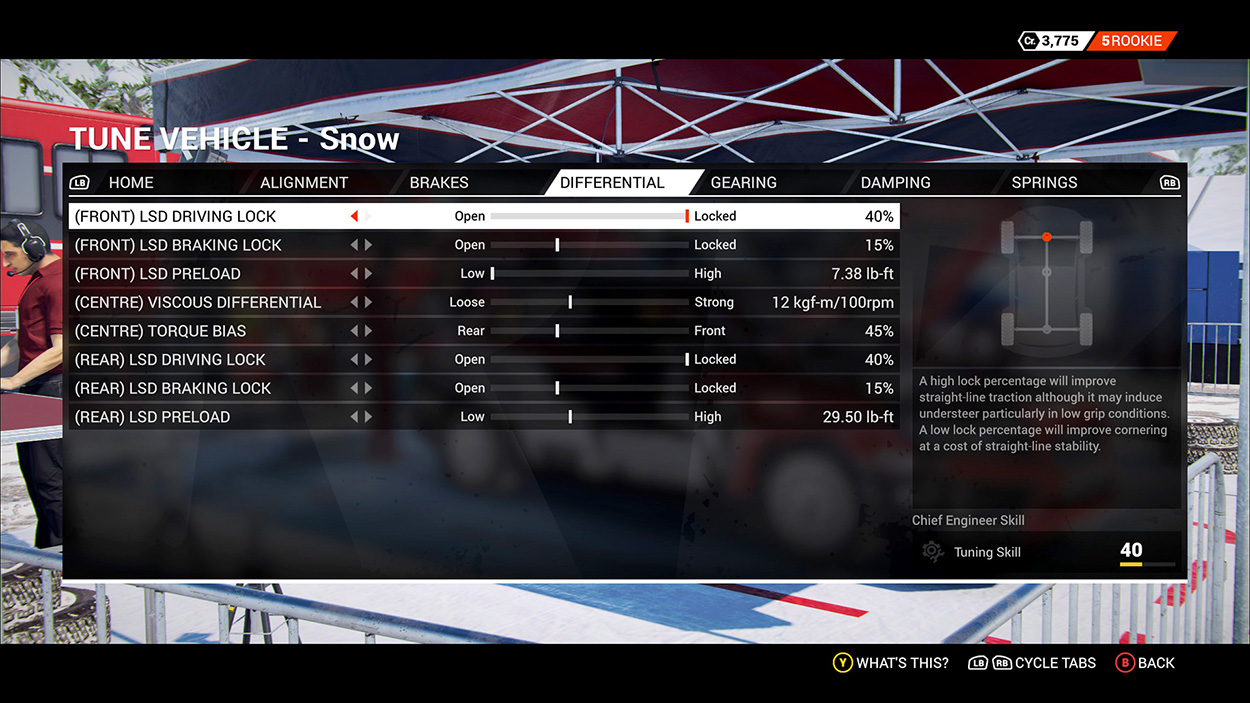This screenshot has height=703, width=1250.
Task: Adjust the Front LSD Preload slider
Action: point(589,274)
